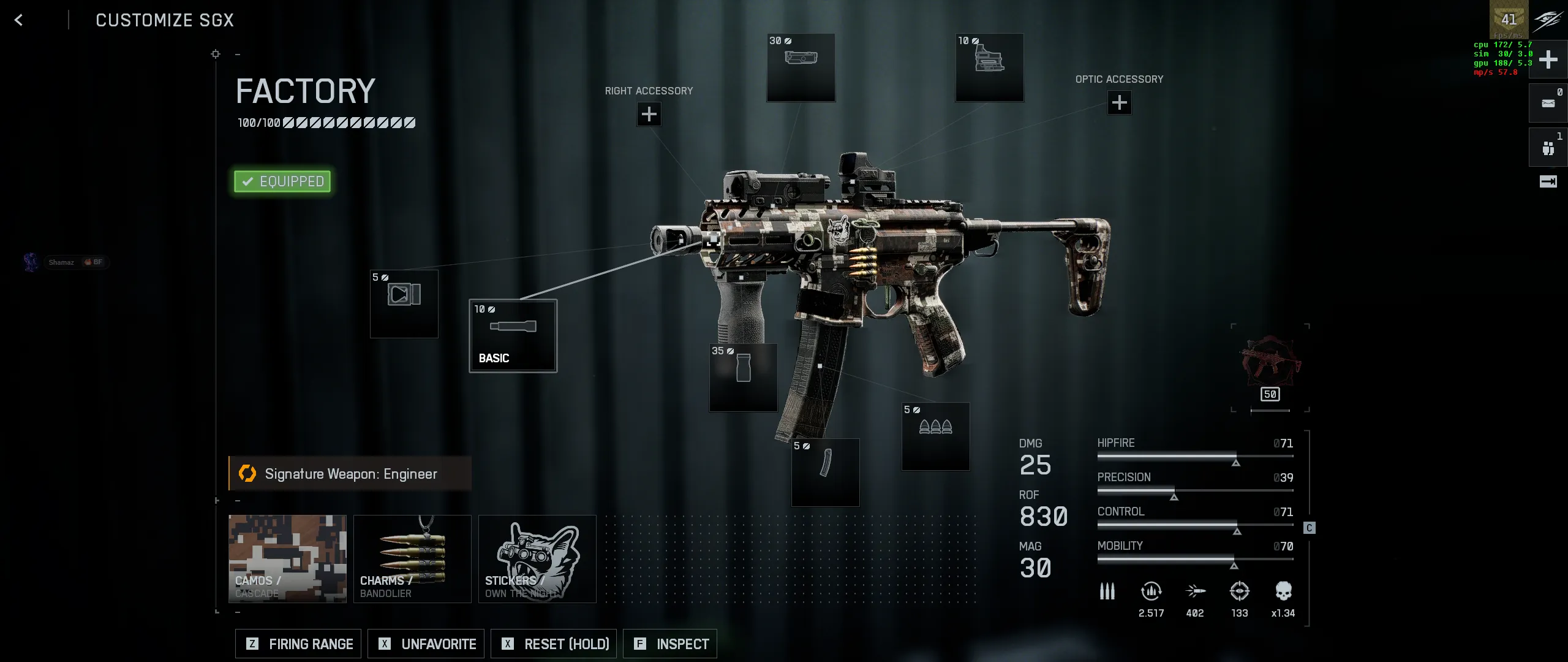
Task: Open the mail inbox icon in the sidebar
Action: (x=1548, y=103)
